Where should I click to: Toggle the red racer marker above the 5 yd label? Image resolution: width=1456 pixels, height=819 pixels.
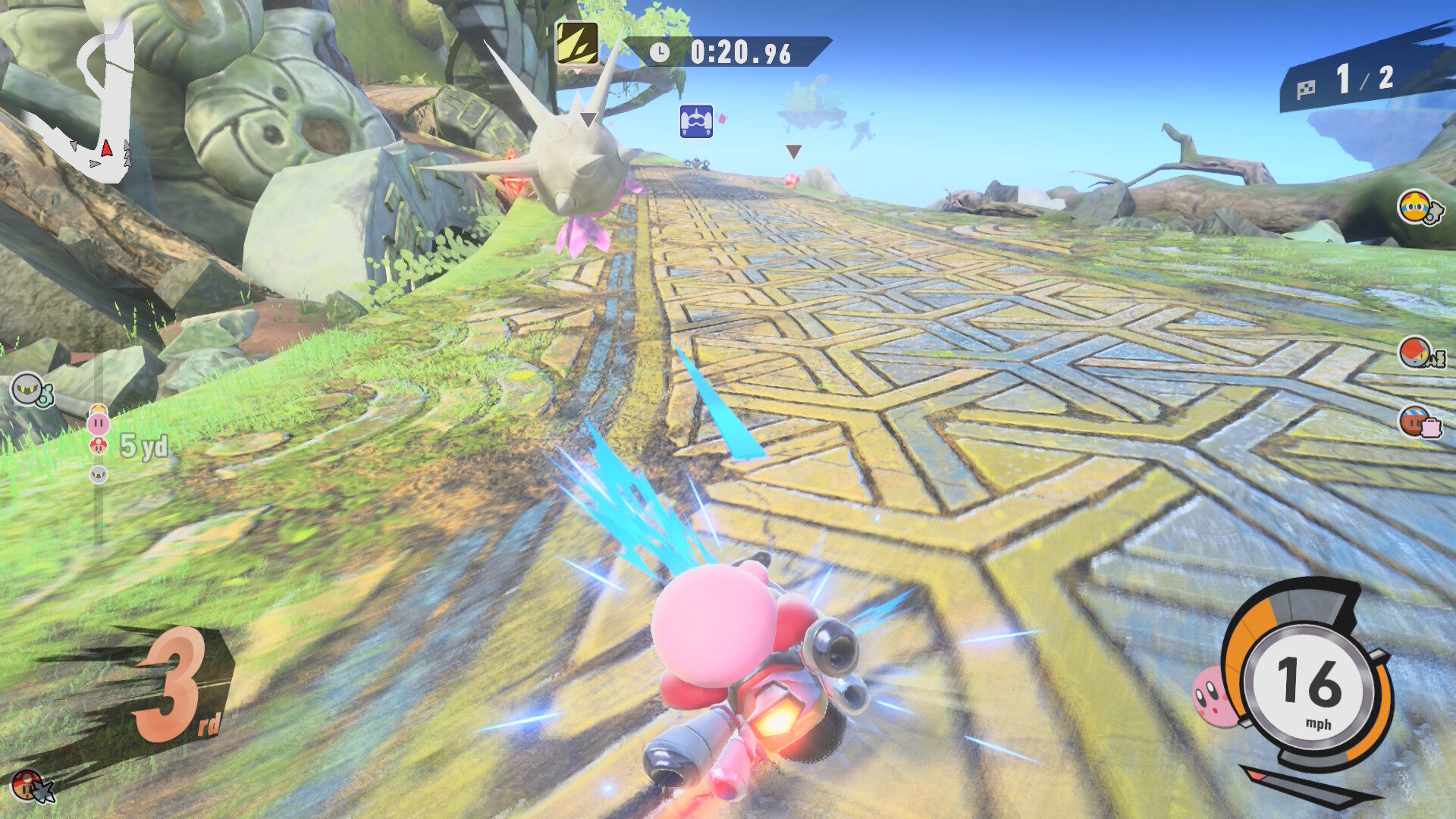[x=98, y=444]
